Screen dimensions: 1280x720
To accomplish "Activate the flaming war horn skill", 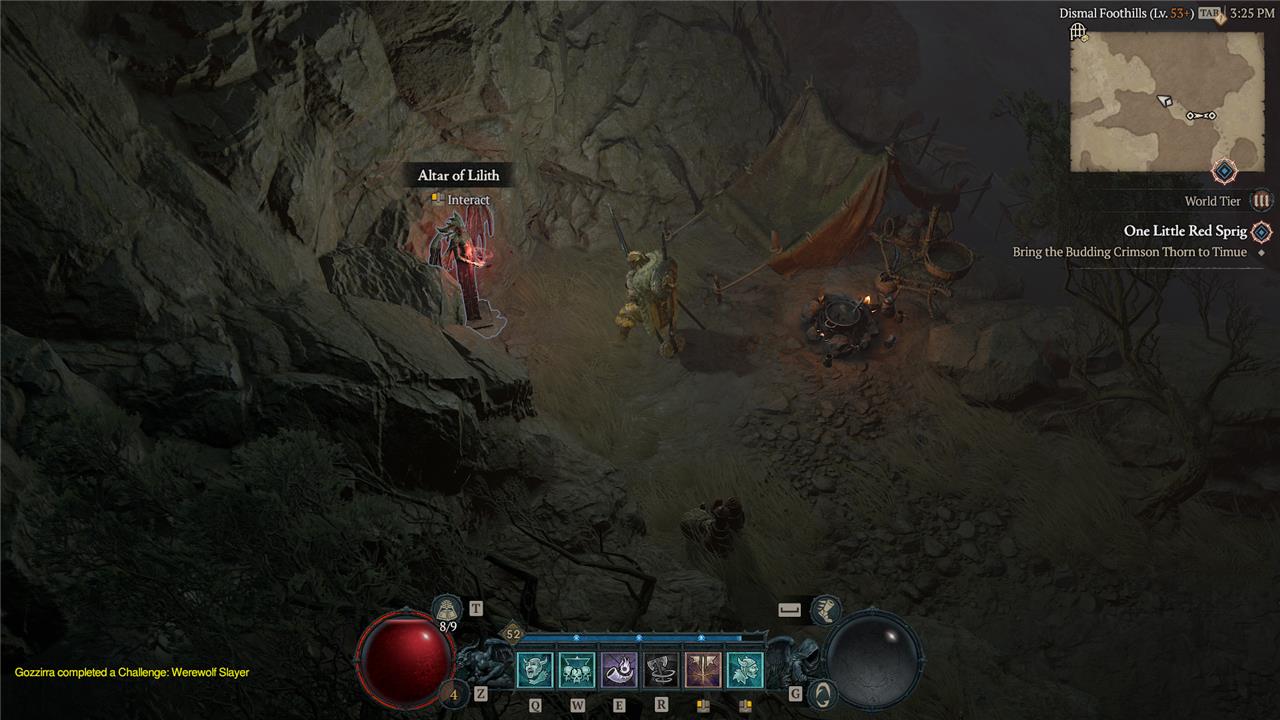I will [619, 670].
